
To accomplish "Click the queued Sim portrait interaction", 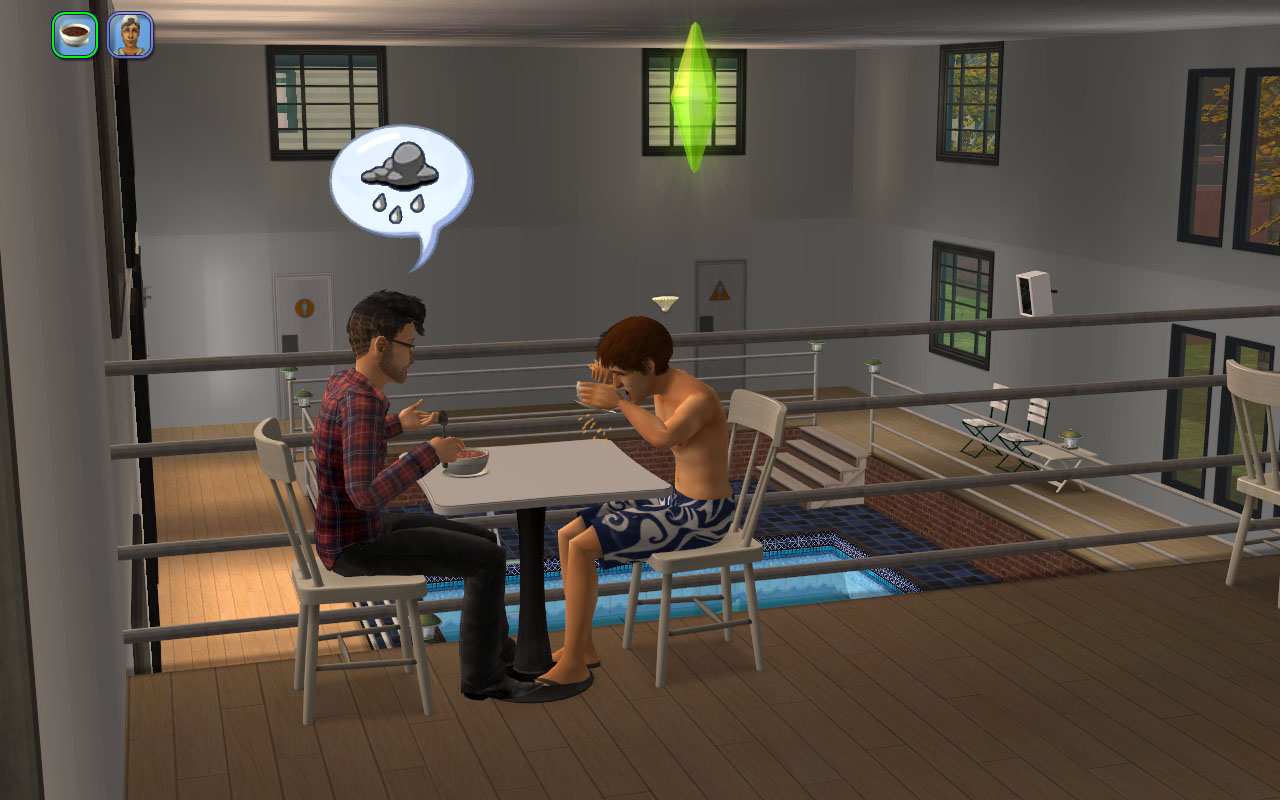I will point(130,35).
